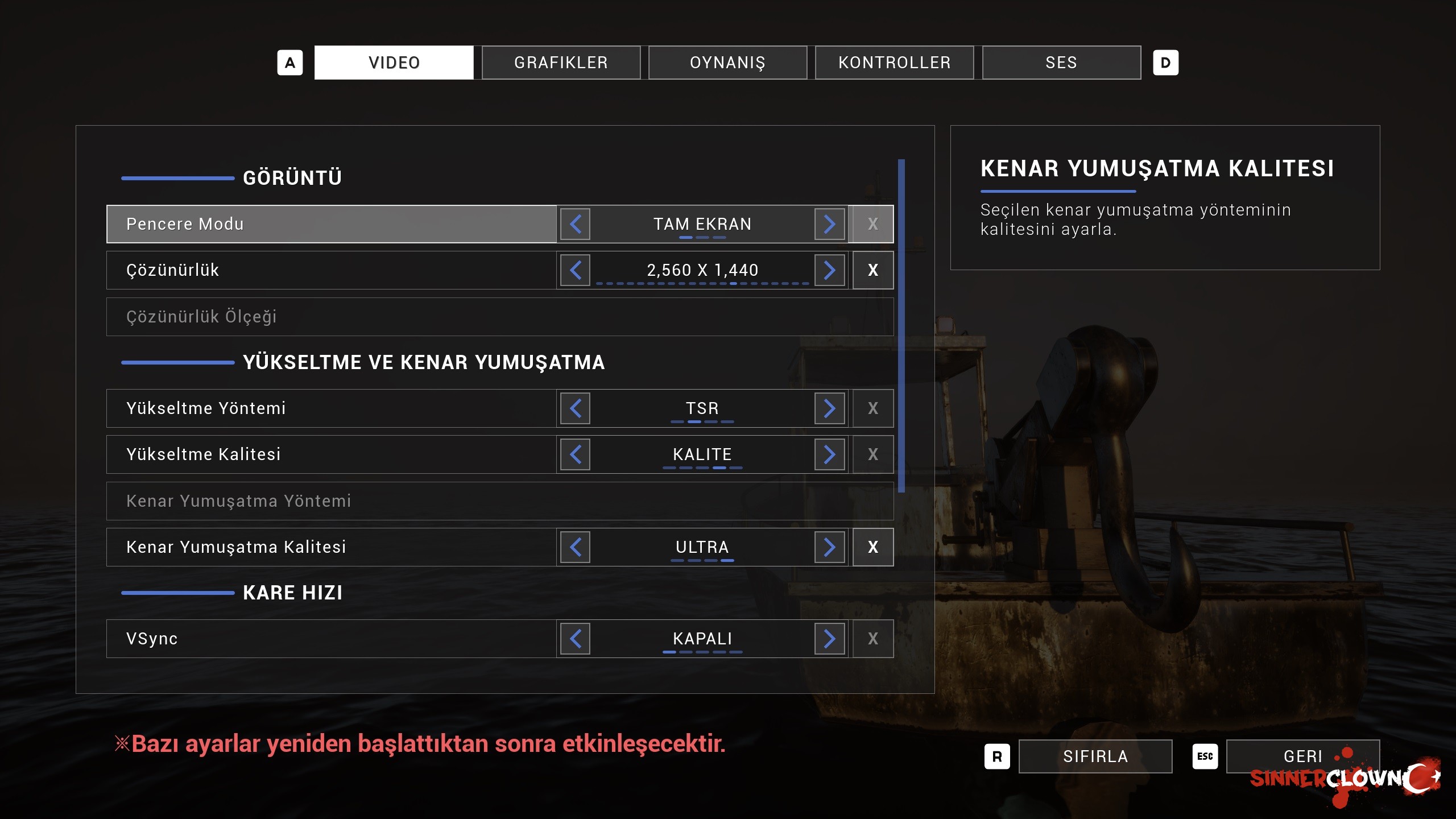1456x819 pixels.
Task: Reset Çözünürlük using its X button
Action: coord(872,270)
